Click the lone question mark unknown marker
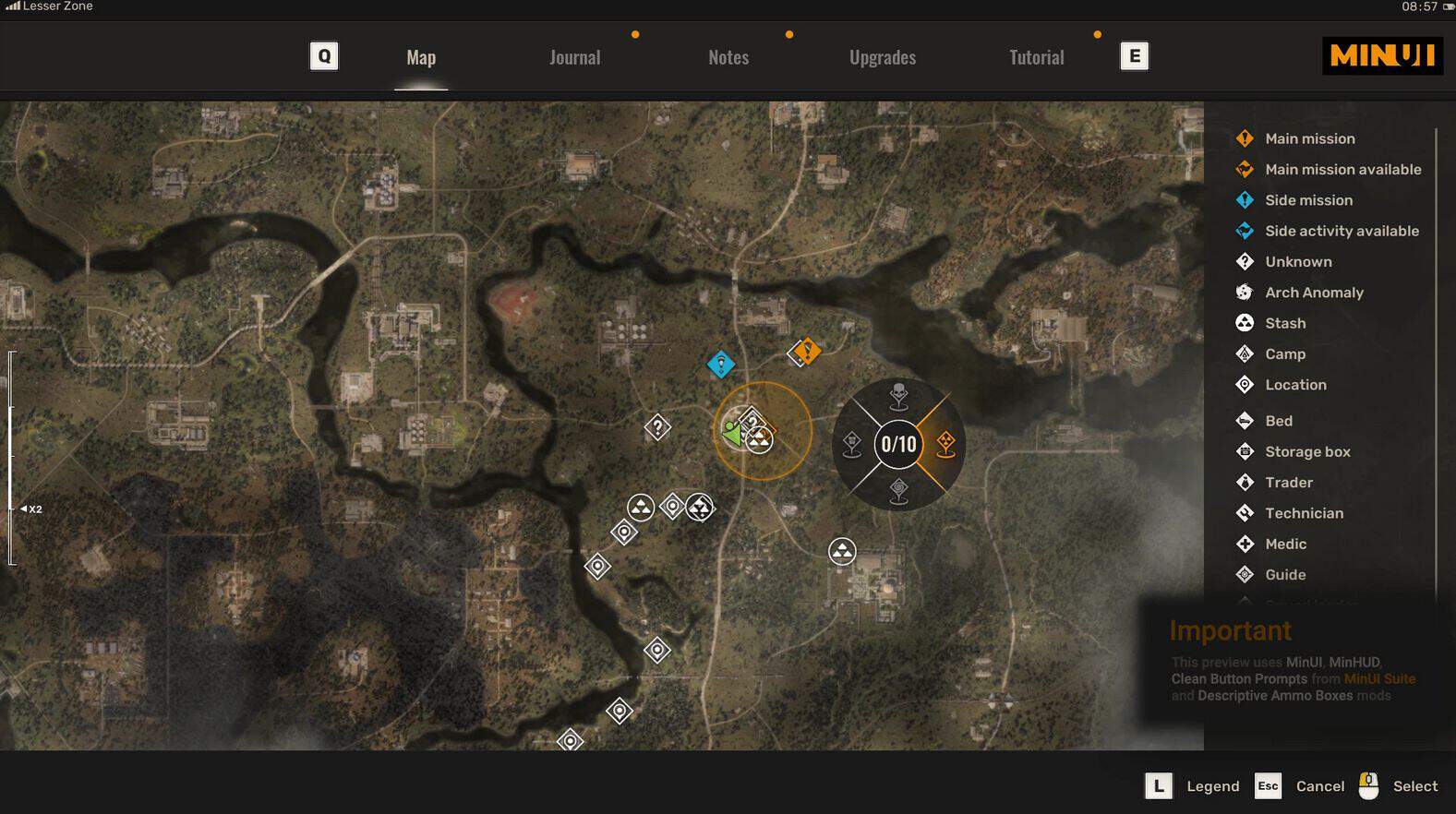This screenshot has width=1456, height=814. [x=657, y=427]
